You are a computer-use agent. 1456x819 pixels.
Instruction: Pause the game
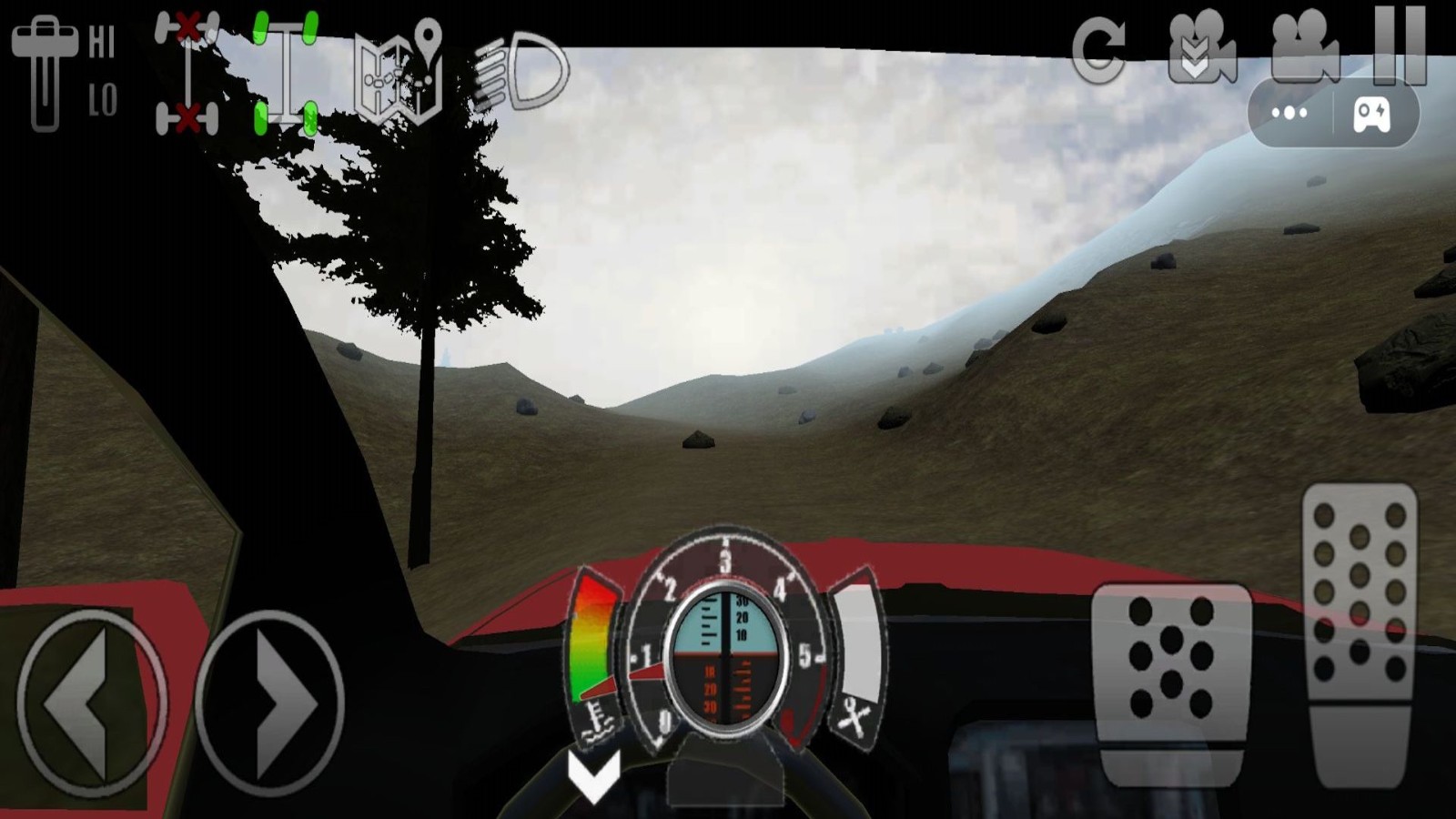coord(1400,44)
